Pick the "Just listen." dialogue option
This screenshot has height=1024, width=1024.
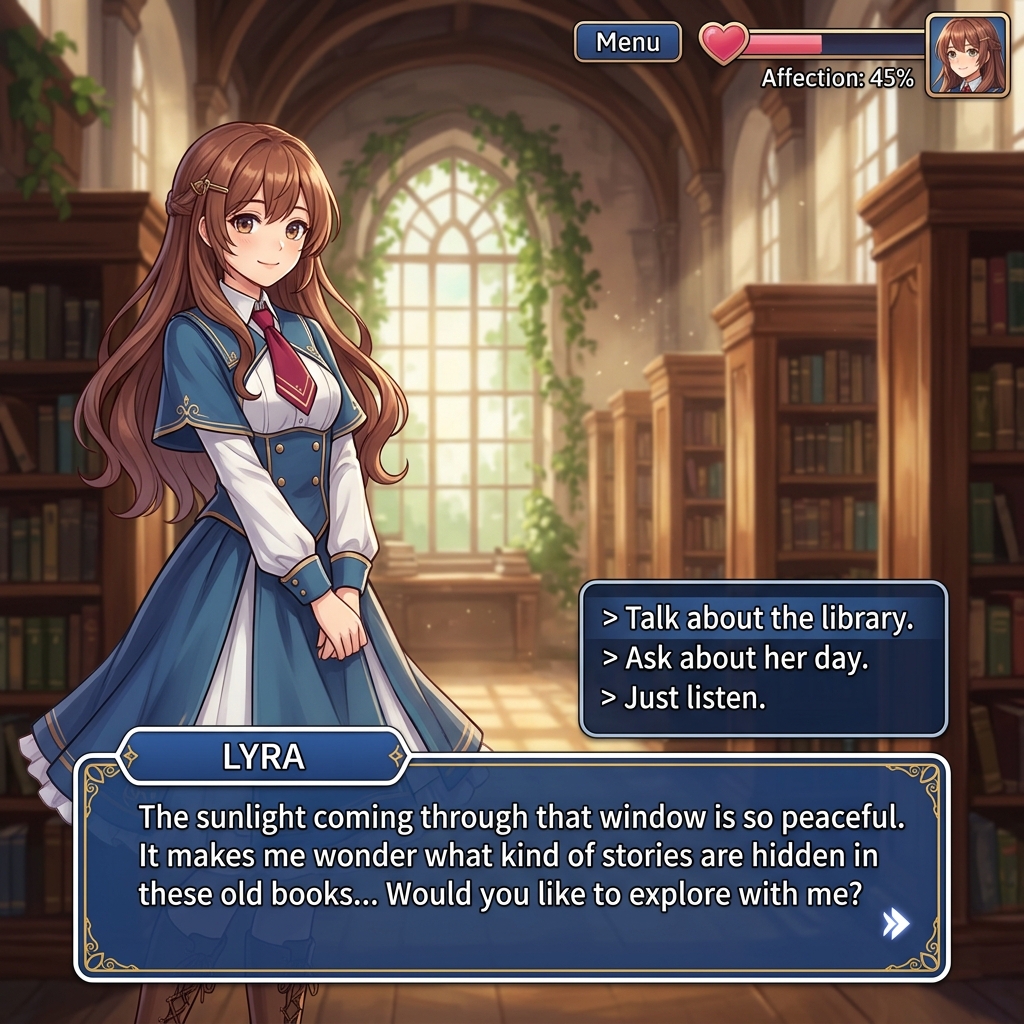point(695,698)
